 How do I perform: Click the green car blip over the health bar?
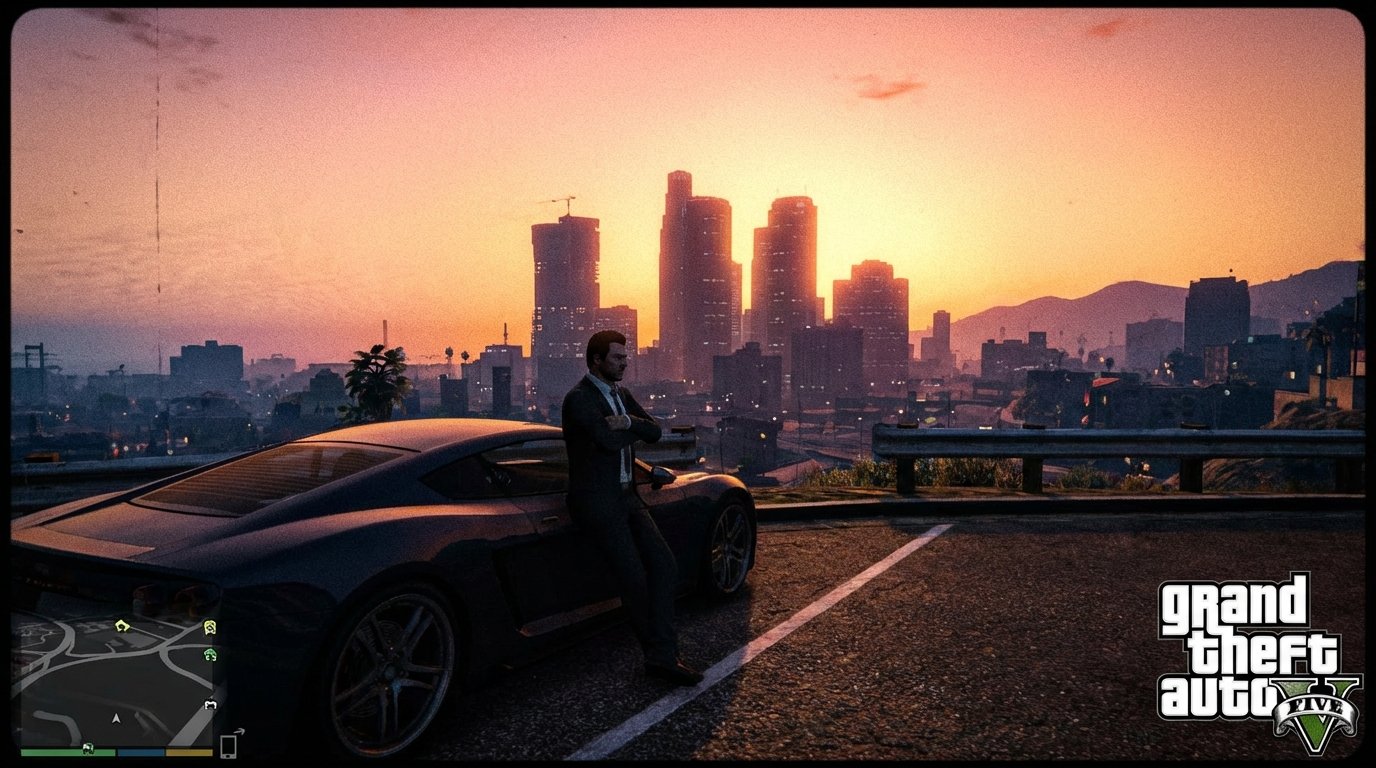[x=88, y=748]
